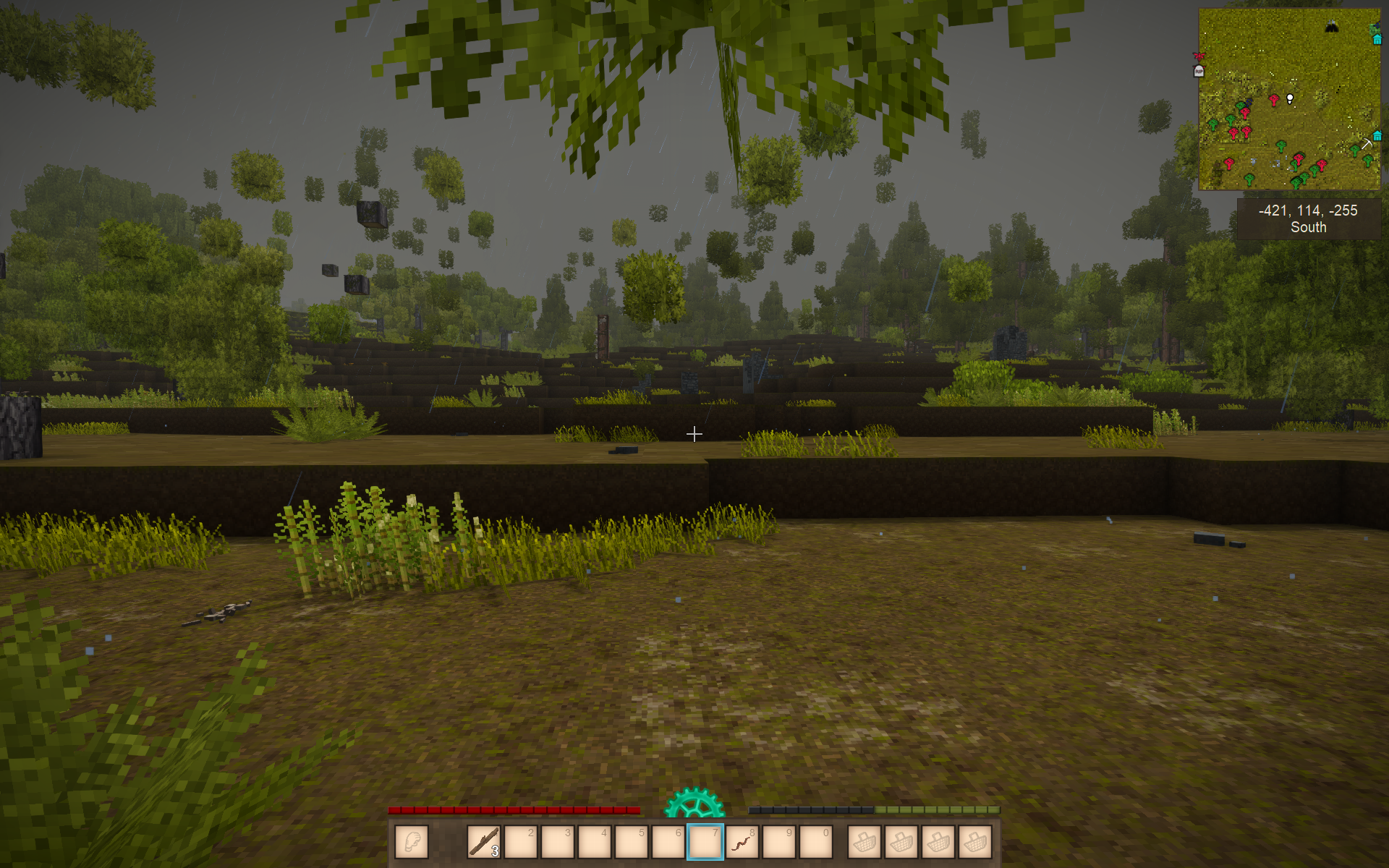Select the pickaxe waypoint on the minimap
Screen dimensions: 1389x868
click(1366, 144)
